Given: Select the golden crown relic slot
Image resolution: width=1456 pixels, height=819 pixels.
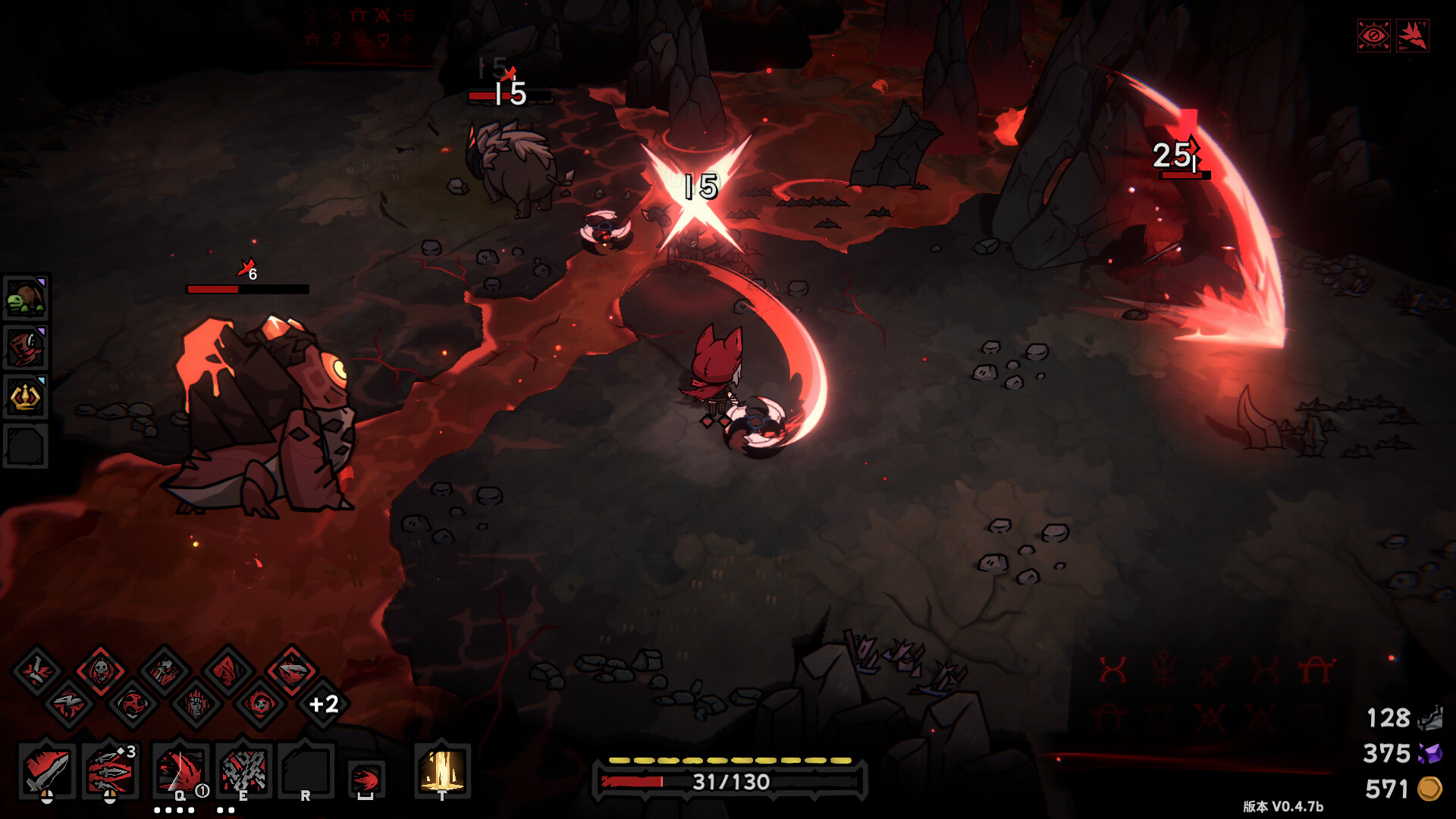Looking at the screenshot, I should click(x=26, y=397).
